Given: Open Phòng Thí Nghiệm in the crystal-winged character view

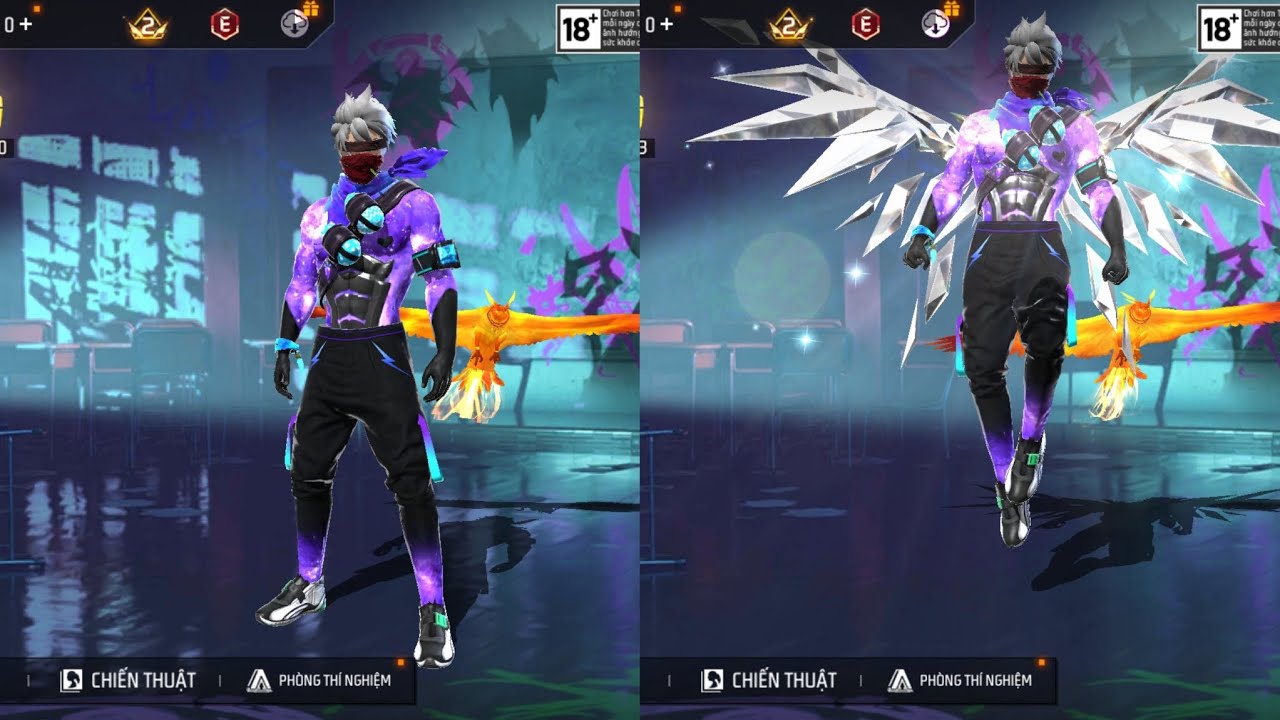Looking at the screenshot, I should point(960,681).
